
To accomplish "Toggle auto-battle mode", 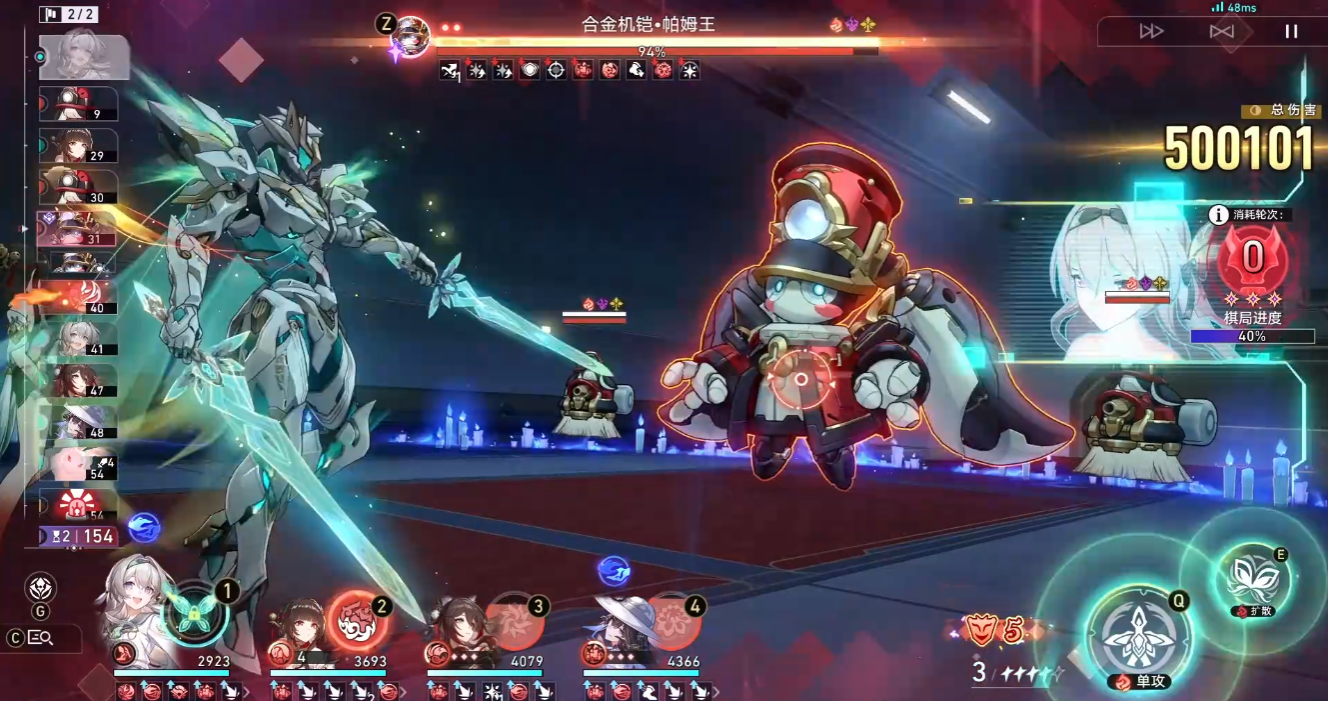I will (1221, 31).
